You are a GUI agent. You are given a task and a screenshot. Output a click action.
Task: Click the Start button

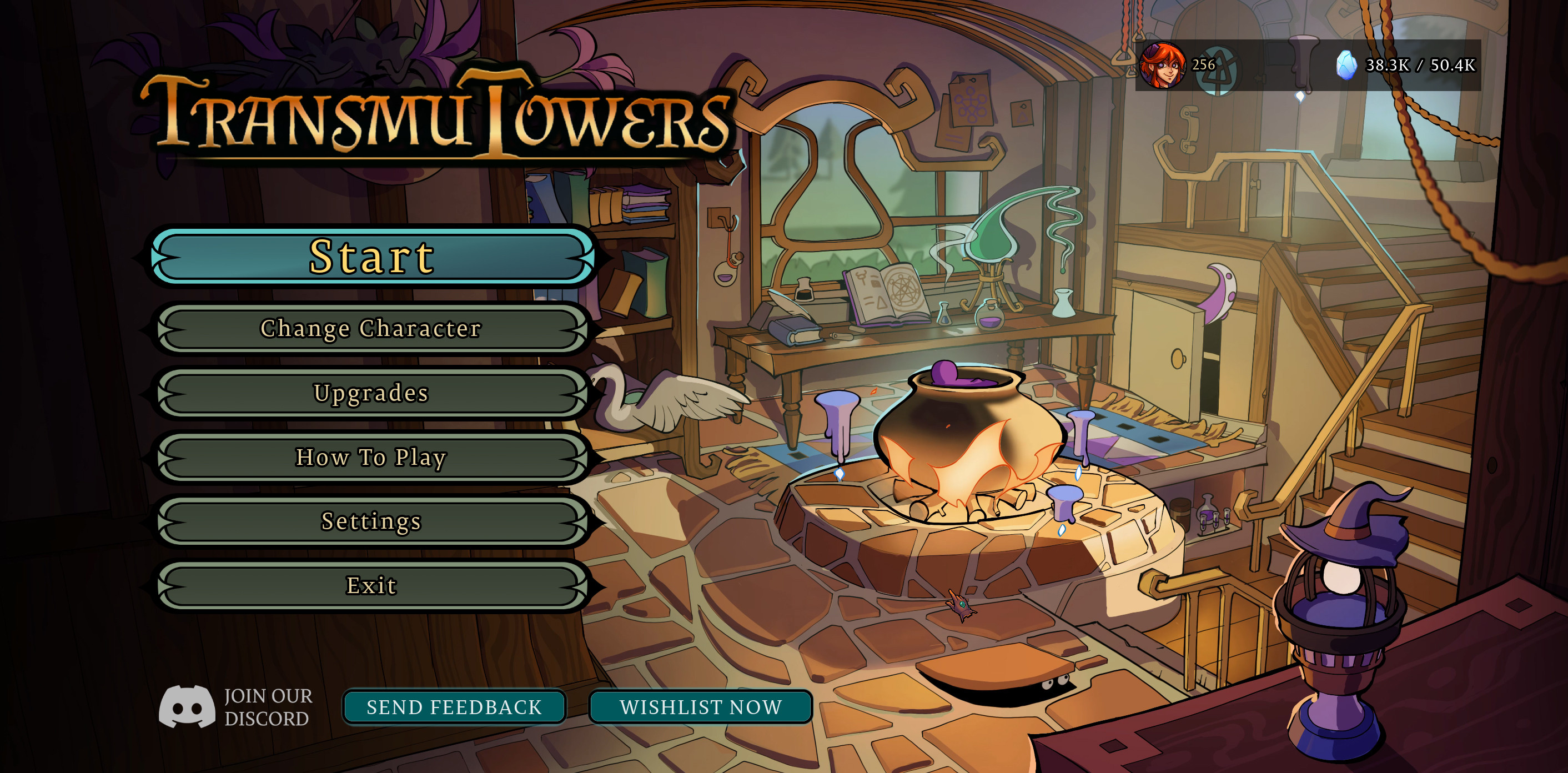click(371, 257)
